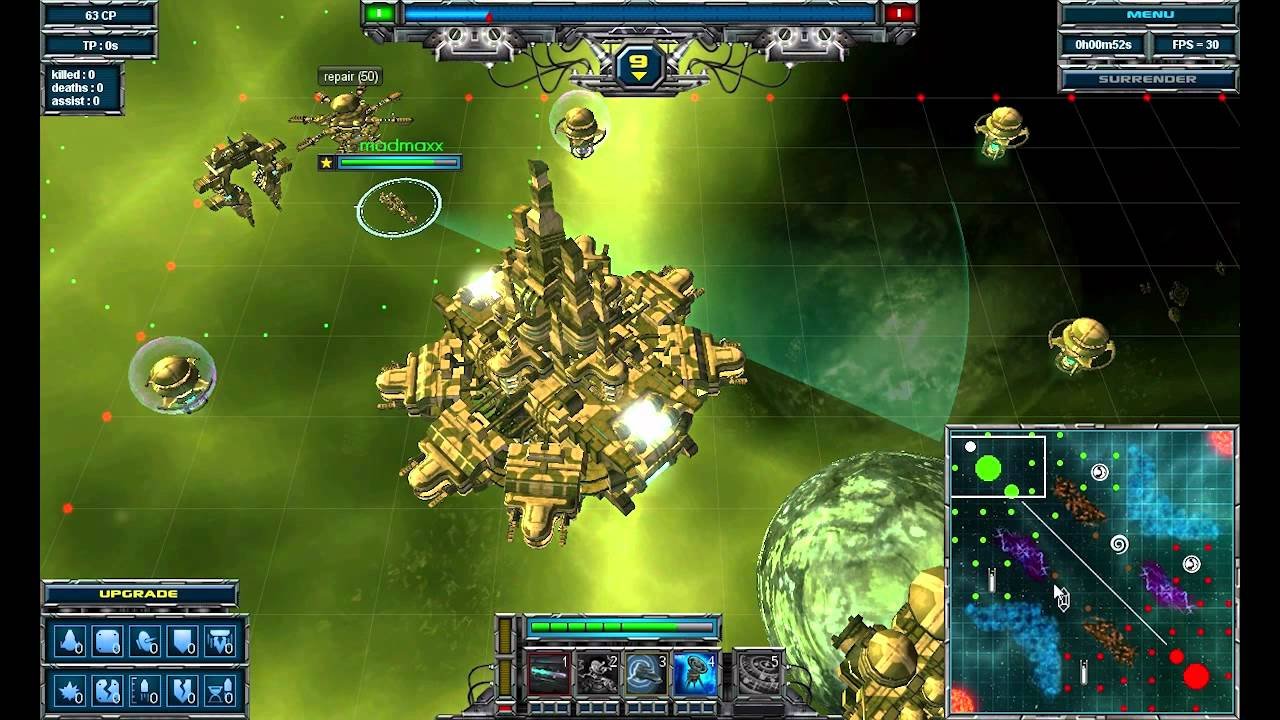Pick the hourglass upgrade icon
The width and height of the screenshot is (1280, 720).
tap(220, 690)
